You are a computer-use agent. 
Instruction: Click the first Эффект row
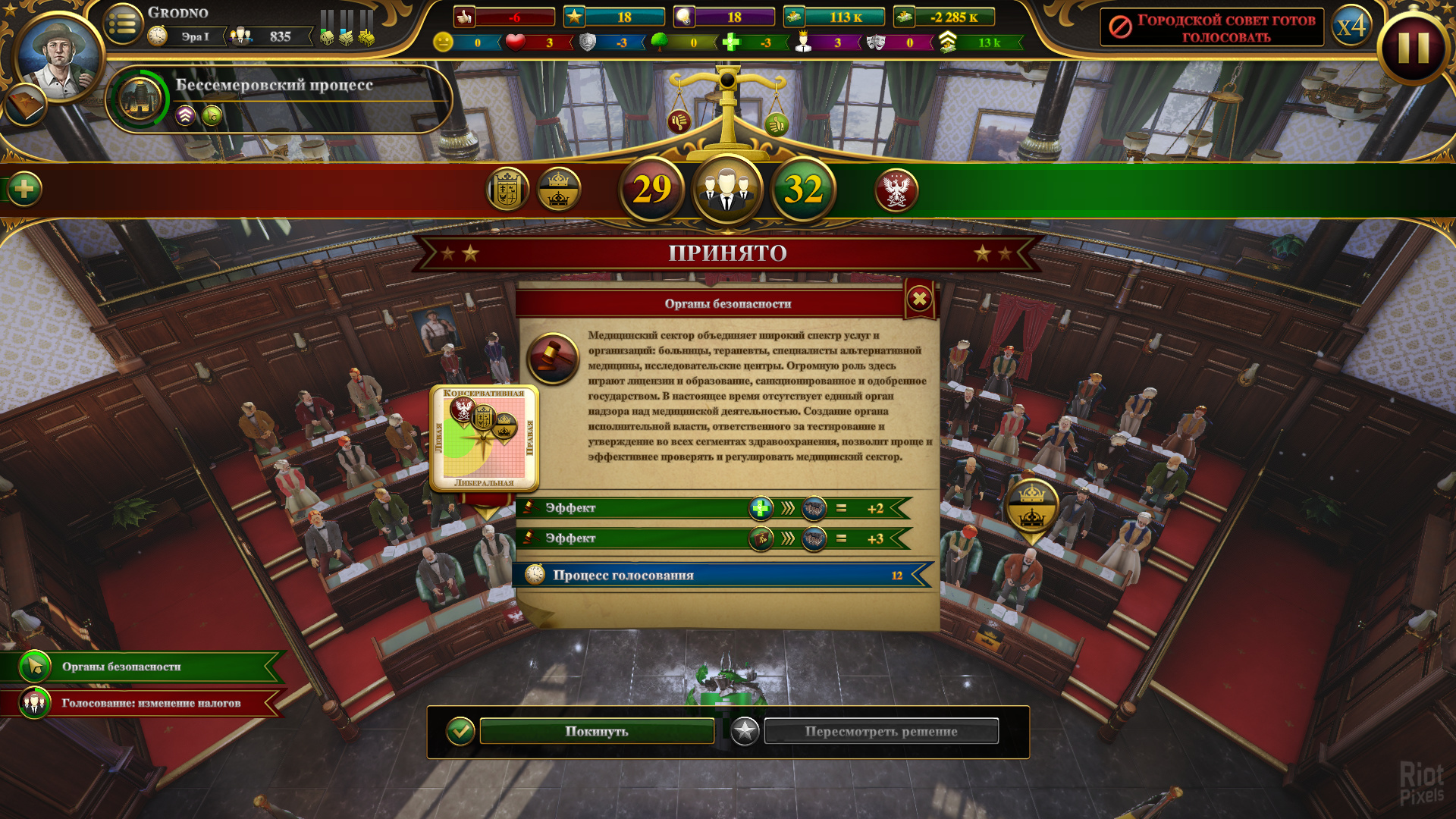(x=713, y=508)
